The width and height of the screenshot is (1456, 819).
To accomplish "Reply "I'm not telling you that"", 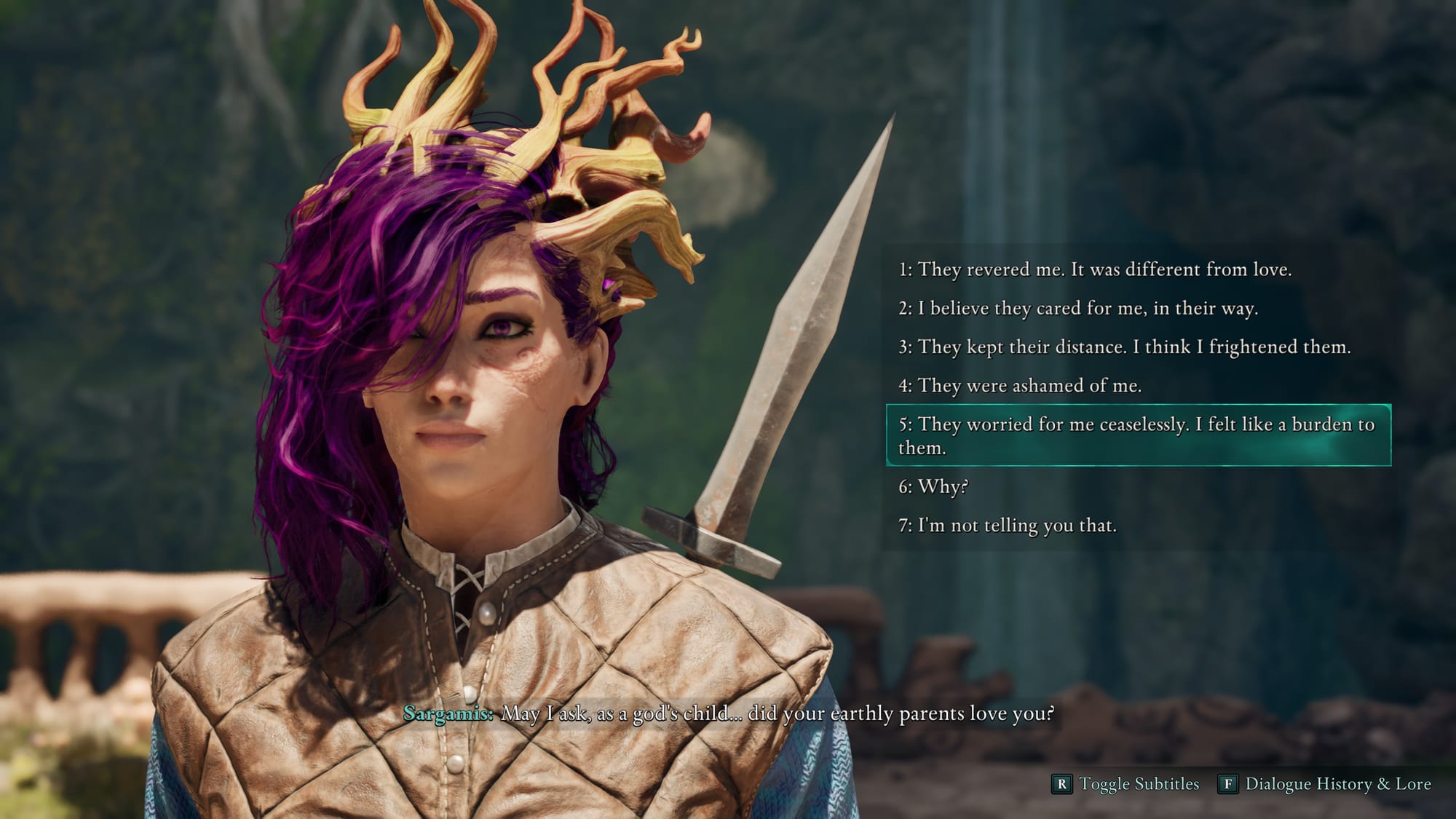I will coord(1007,525).
